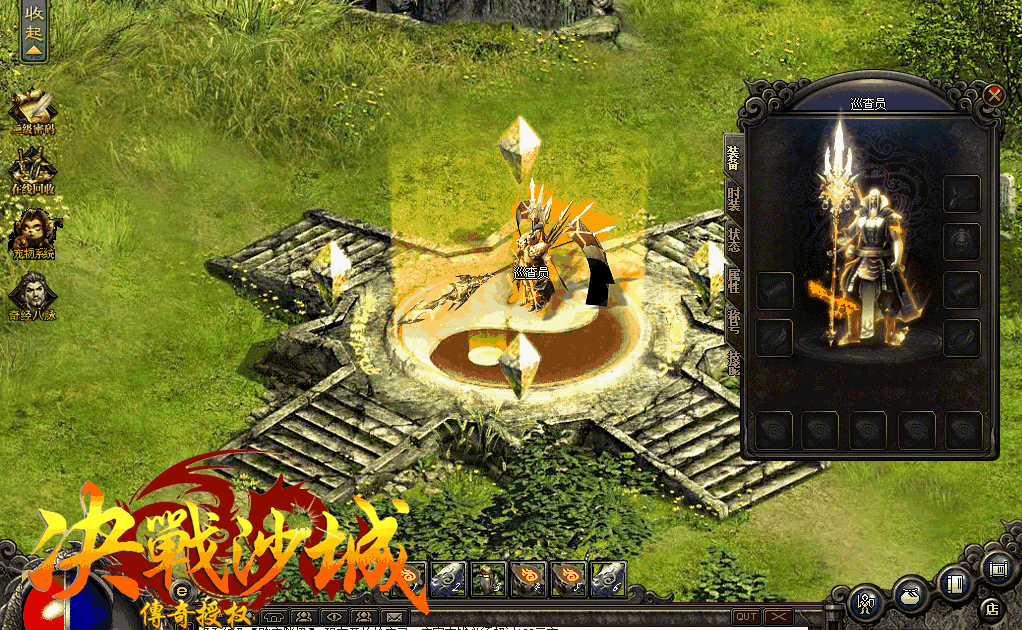The height and width of the screenshot is (630, 1022).
Task: Collapse the side menu with 收起 button
Action: (34, 32)
